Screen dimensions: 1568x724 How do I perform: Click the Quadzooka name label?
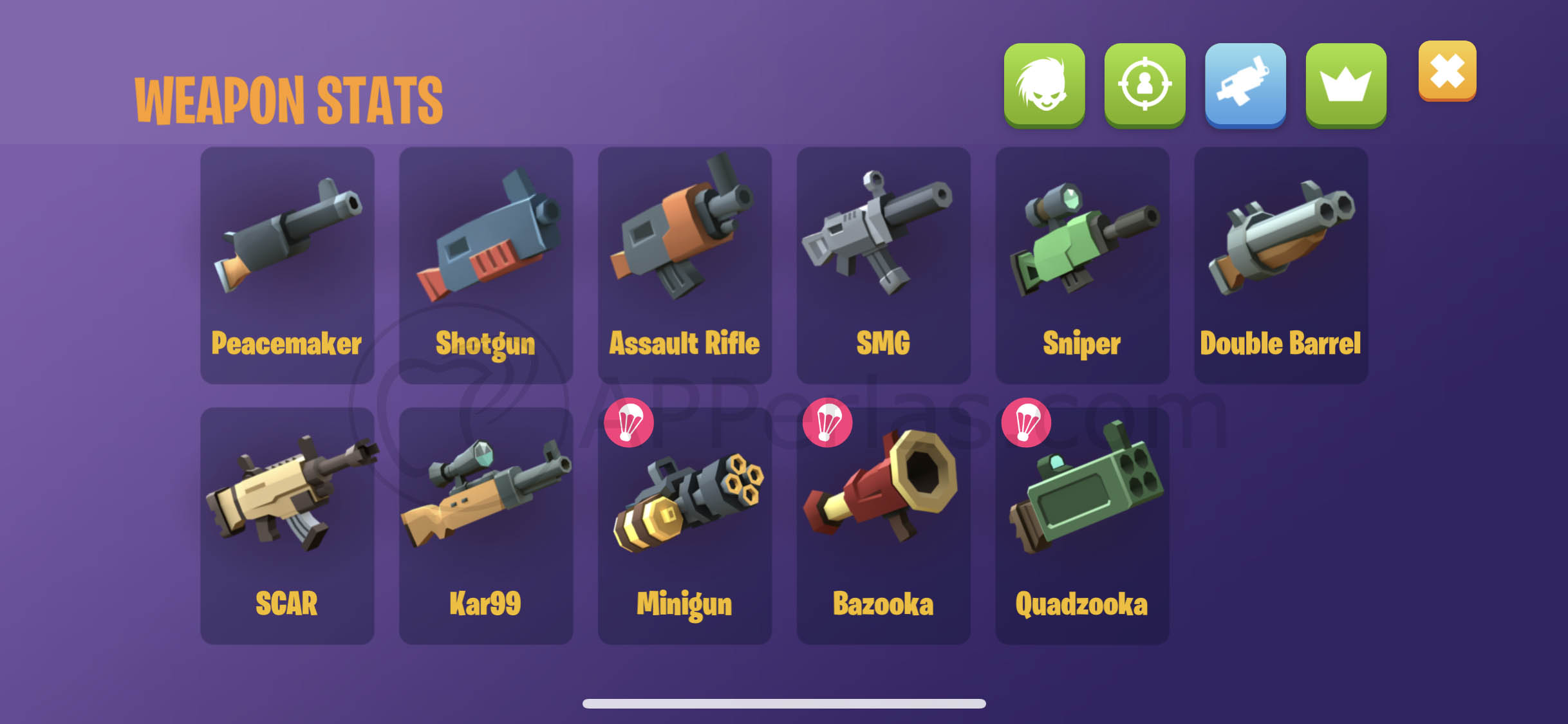point(1082,602)
